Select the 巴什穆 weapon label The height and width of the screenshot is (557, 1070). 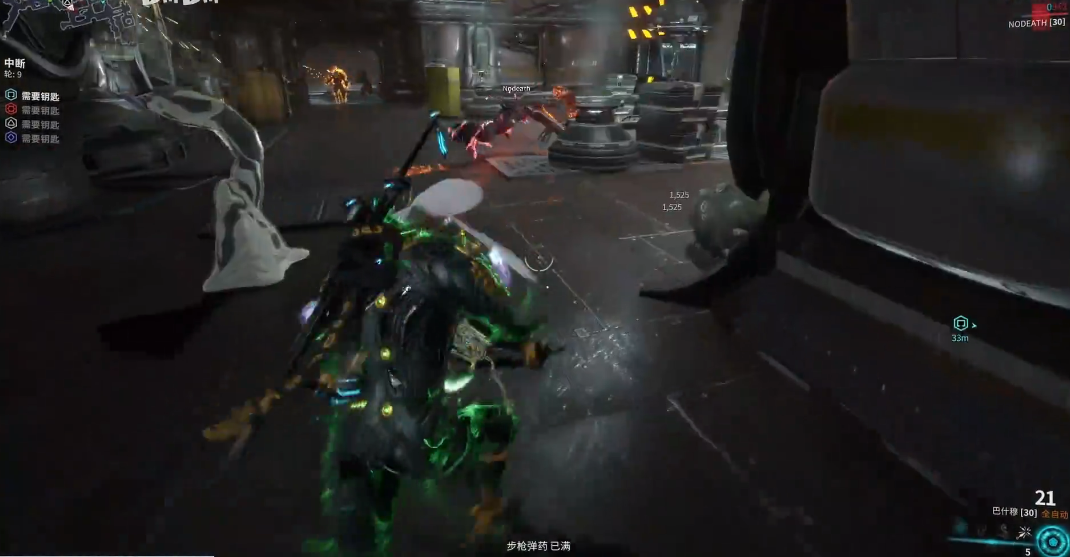point(1004,512)
